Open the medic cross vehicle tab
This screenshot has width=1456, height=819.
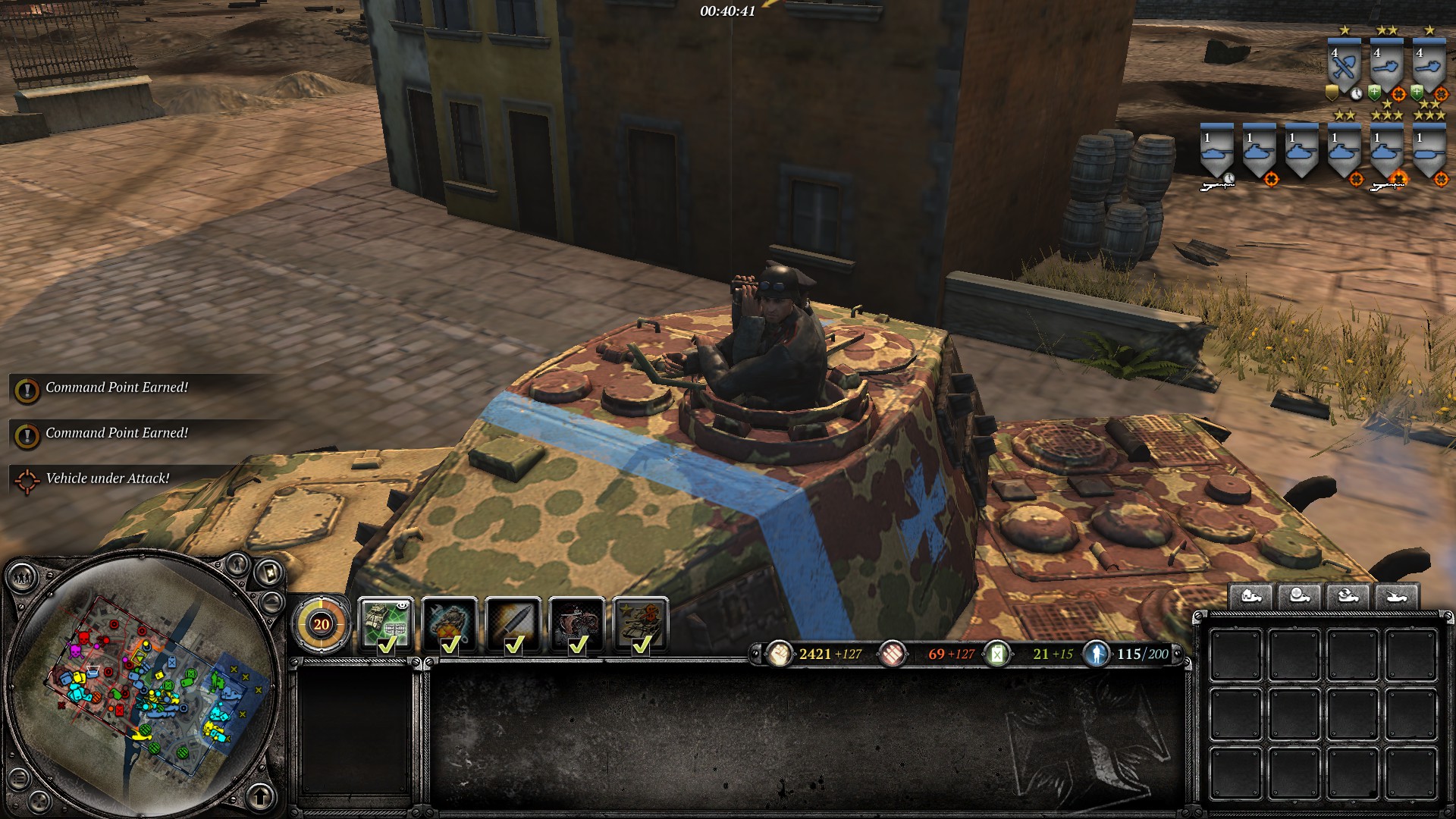point(1299,597)
